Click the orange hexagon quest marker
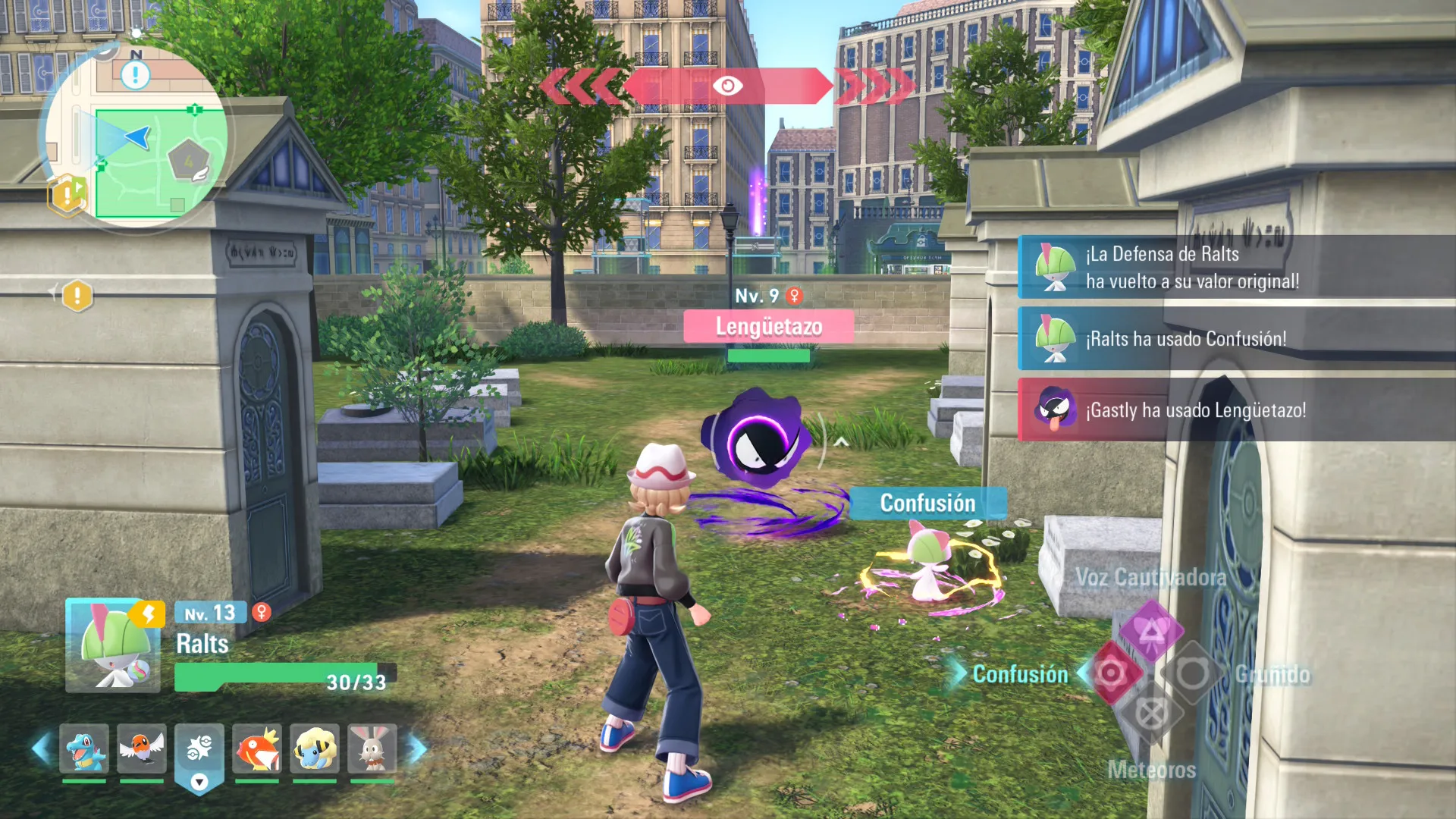This screenshot has width=1456, height=819. (67, 195)
